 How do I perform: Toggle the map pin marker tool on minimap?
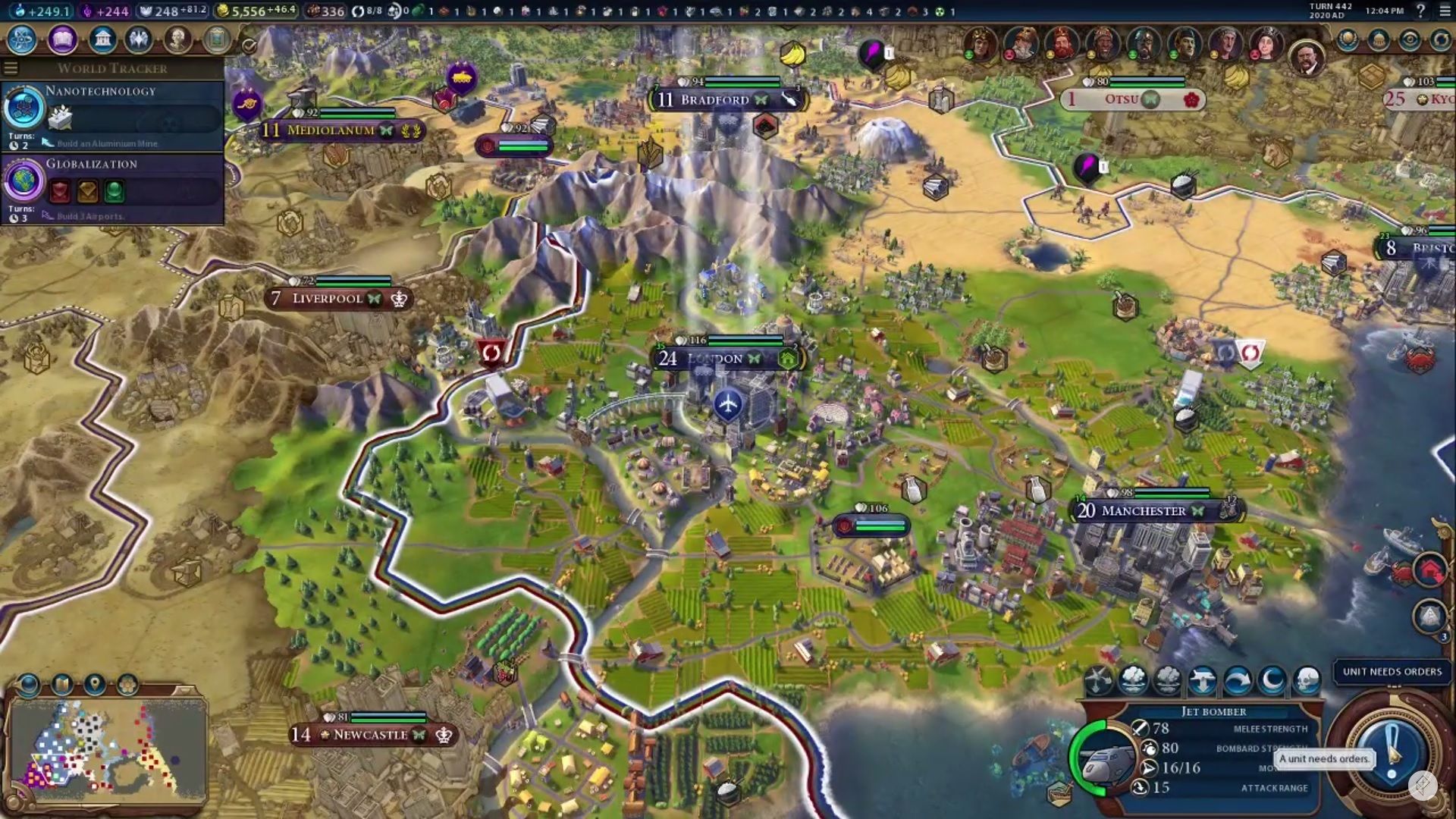(x=96, y=683)
